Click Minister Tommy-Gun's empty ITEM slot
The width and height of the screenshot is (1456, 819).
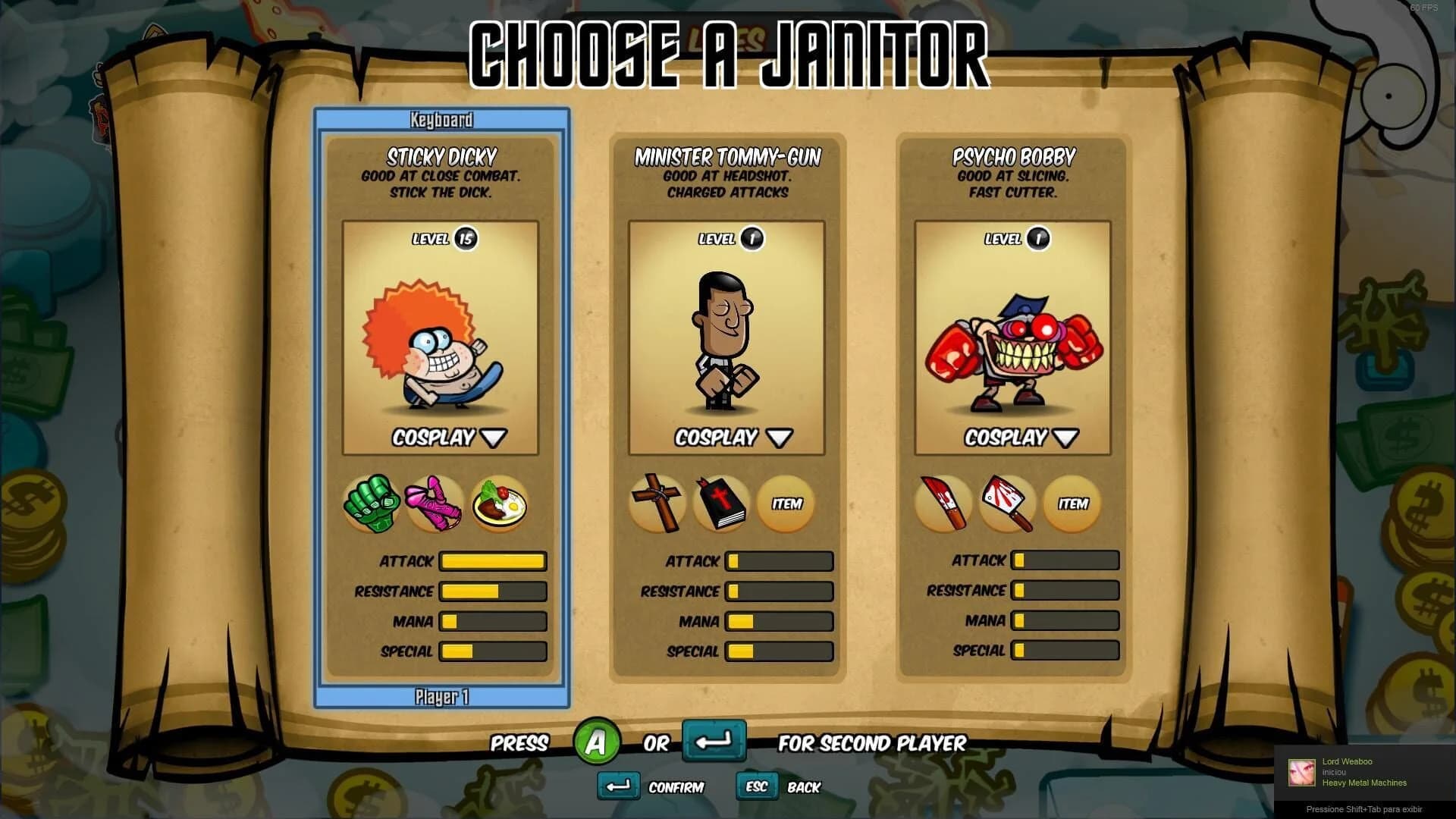tap(786, 503)
